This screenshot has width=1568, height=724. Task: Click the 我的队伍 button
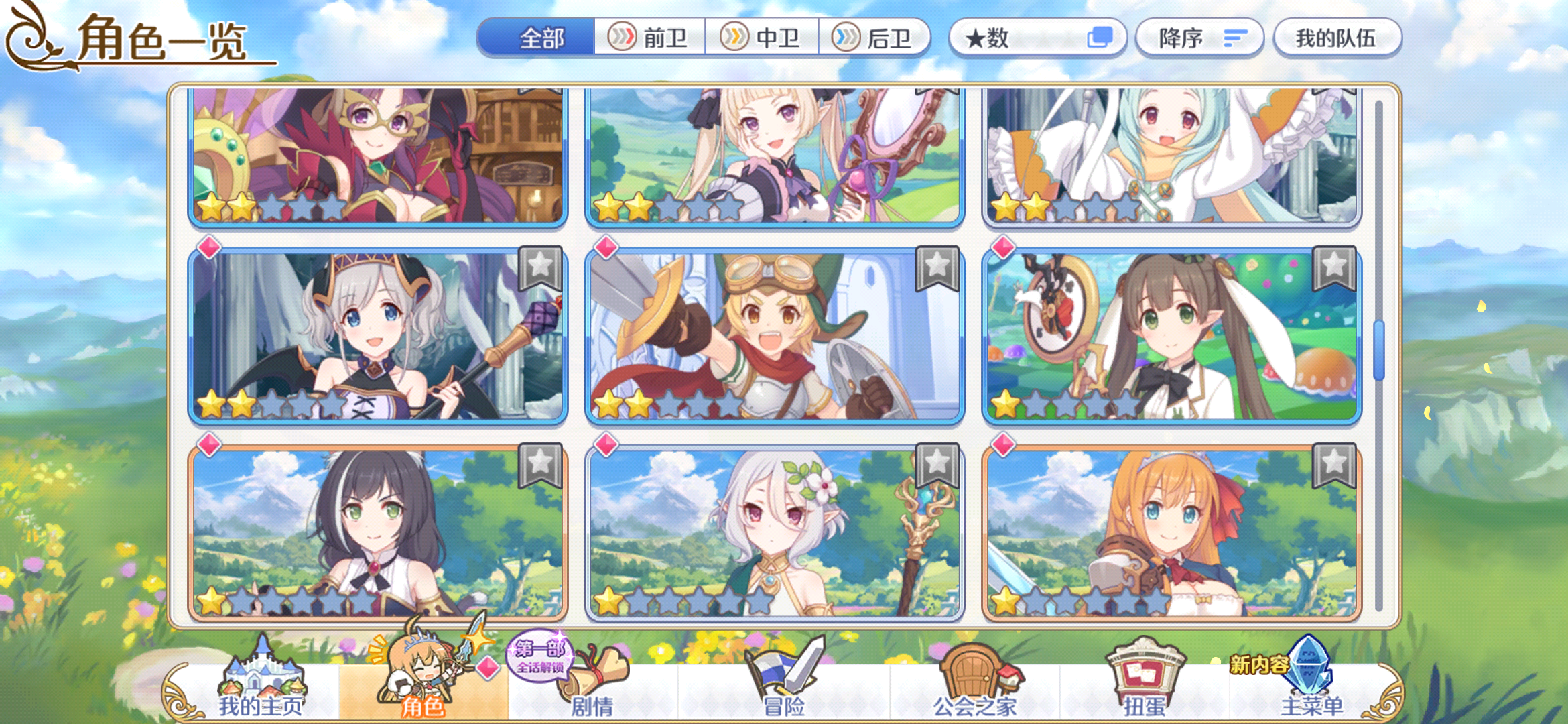point(1337,38)
